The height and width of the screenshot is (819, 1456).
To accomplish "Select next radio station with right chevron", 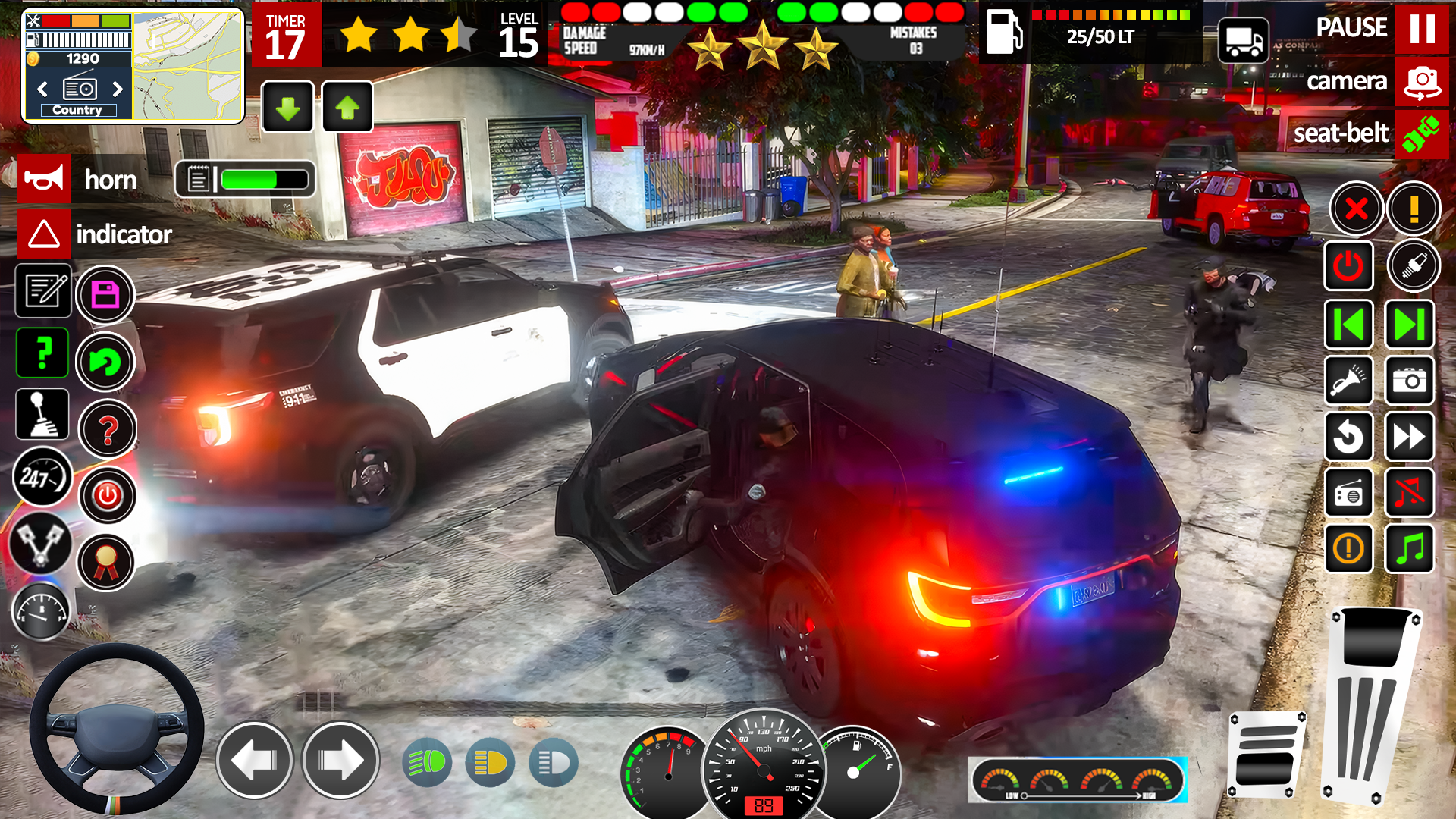I will pos(118,89).
